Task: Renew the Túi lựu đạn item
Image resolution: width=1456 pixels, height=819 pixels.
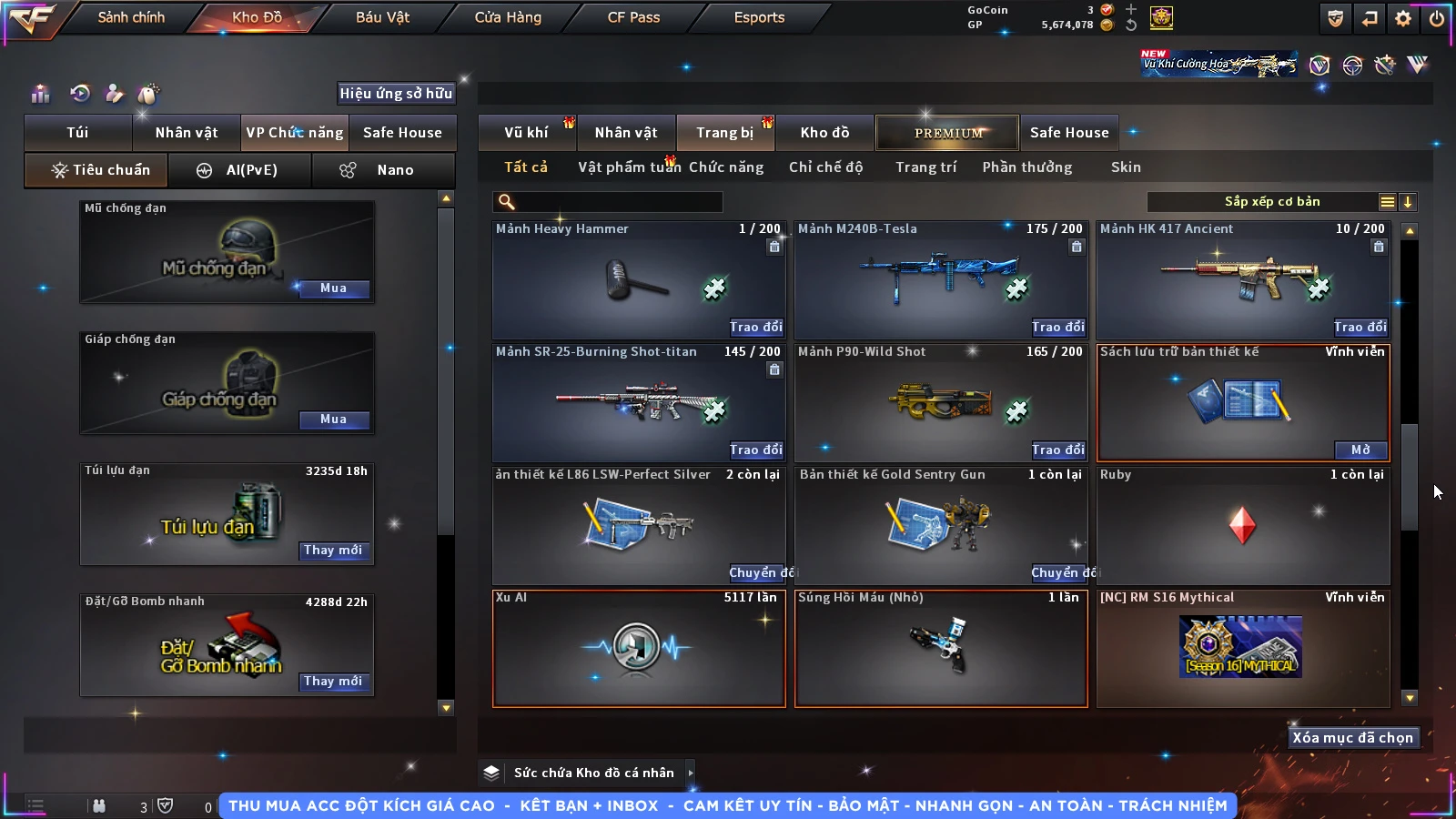Action: (333, 551)
